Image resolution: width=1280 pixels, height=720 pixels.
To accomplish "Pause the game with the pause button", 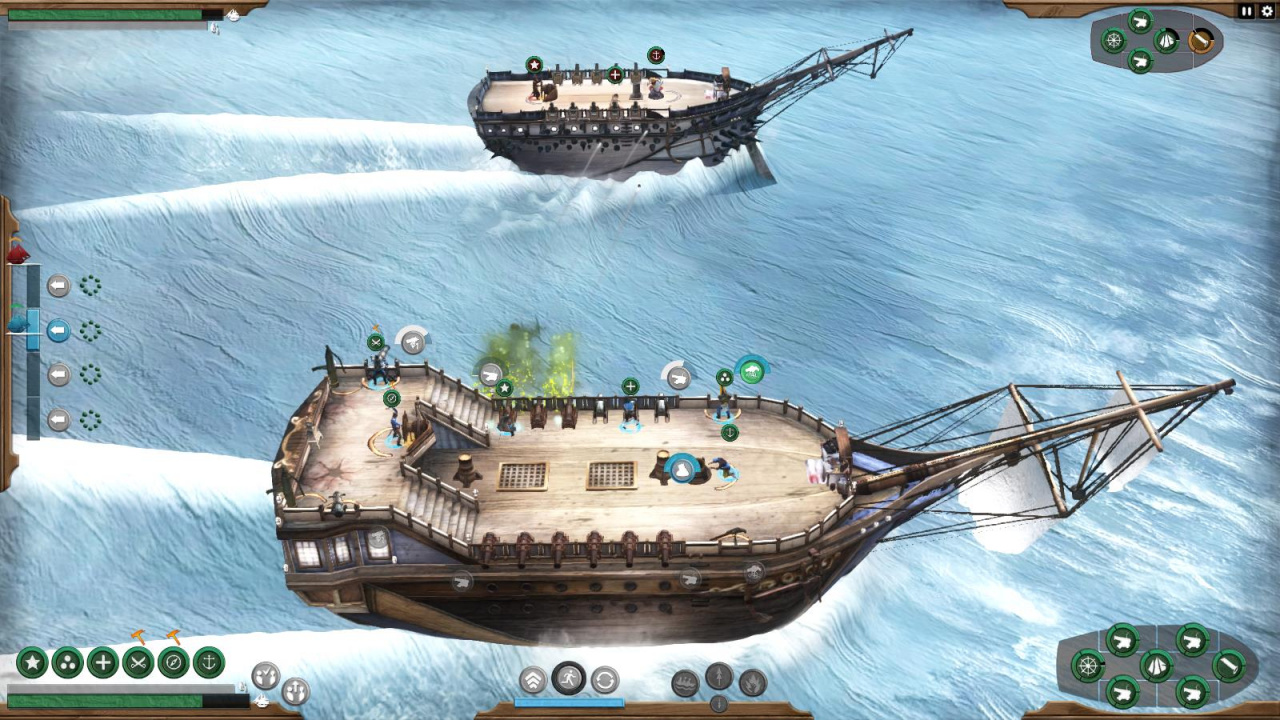I will (1246, 10).
